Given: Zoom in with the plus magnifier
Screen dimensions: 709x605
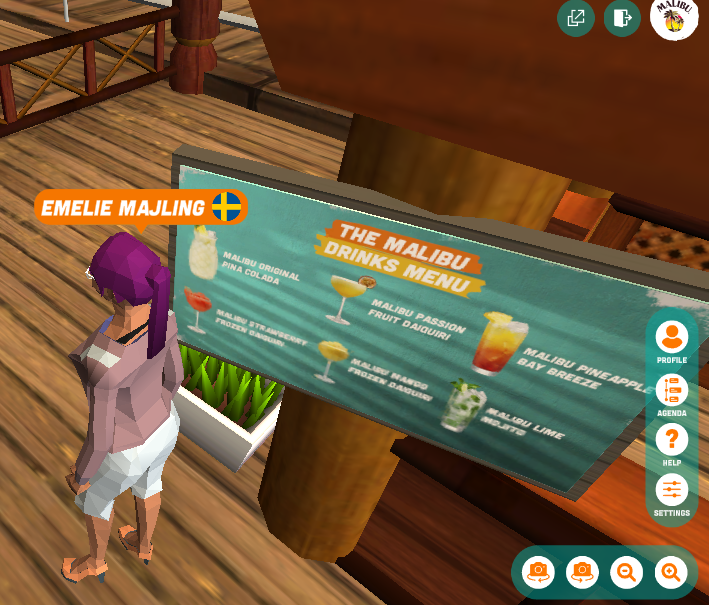Looking at the screenshot, I should coord(671,572).
